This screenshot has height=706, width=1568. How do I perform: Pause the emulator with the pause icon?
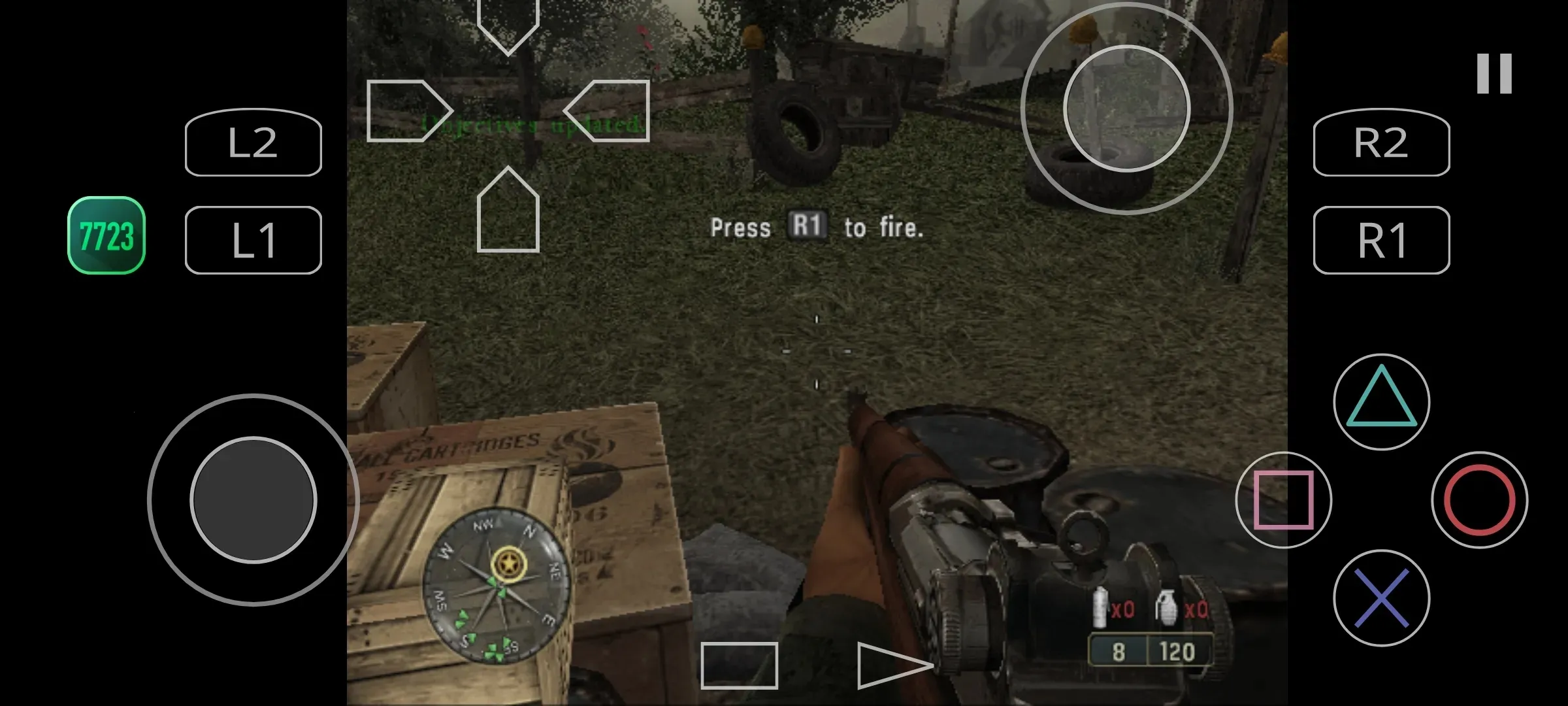pyautogui.click(x=1494, y=74)
